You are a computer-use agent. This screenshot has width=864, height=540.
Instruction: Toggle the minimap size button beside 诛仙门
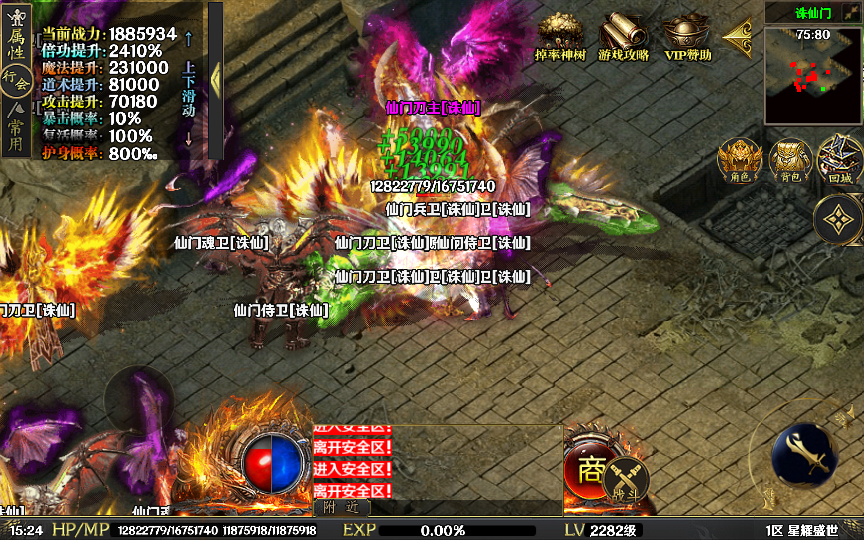(x=852, y=12)
